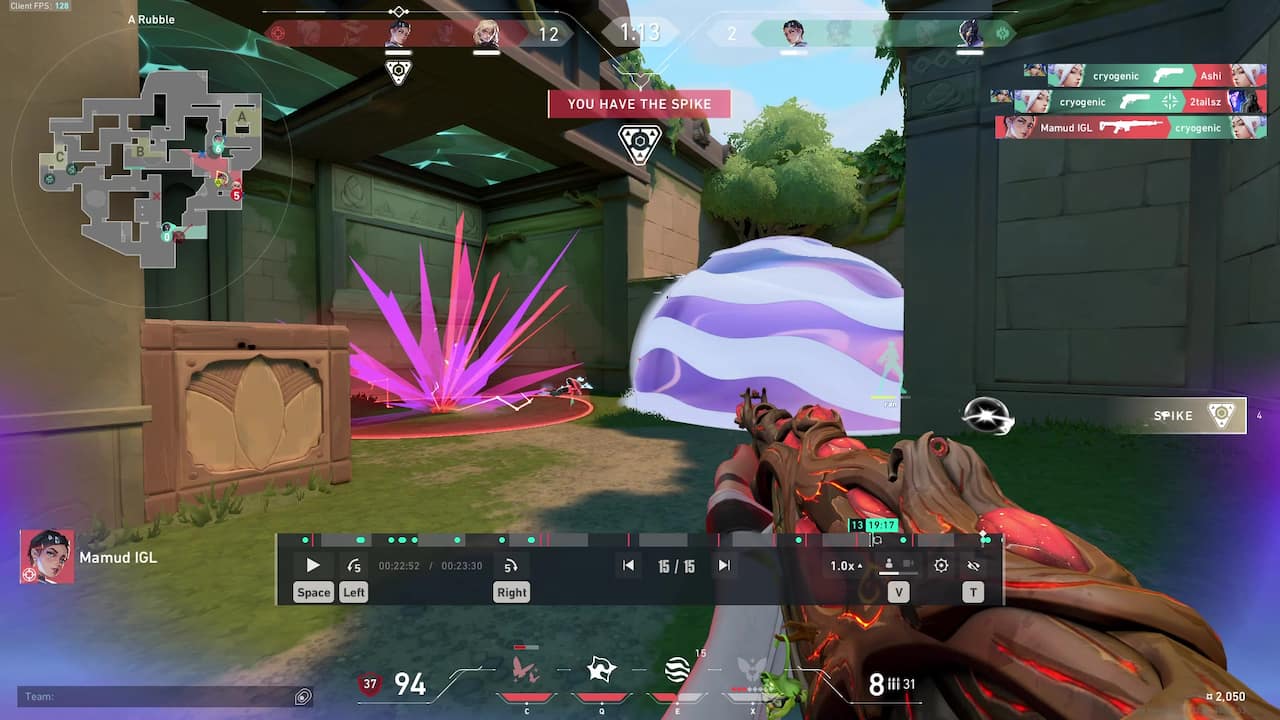Select Mamud IGL's player portrait

46,557
